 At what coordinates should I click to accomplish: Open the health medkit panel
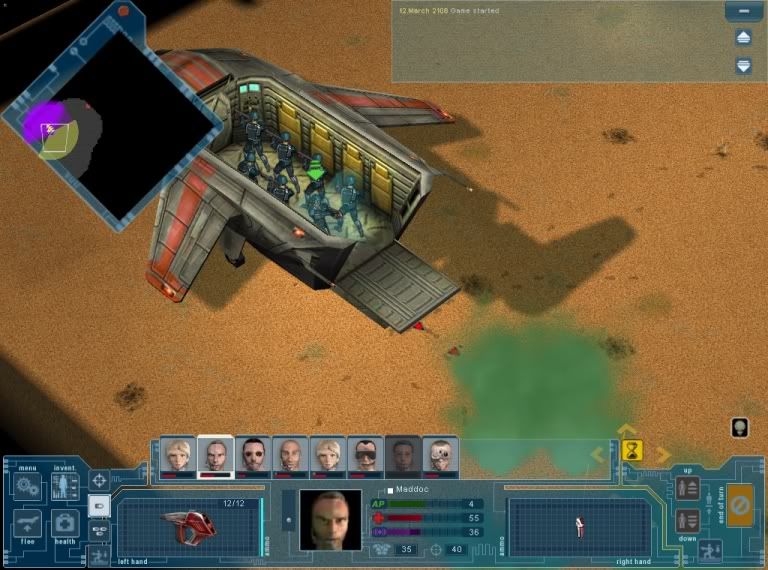tap(65, 523)
